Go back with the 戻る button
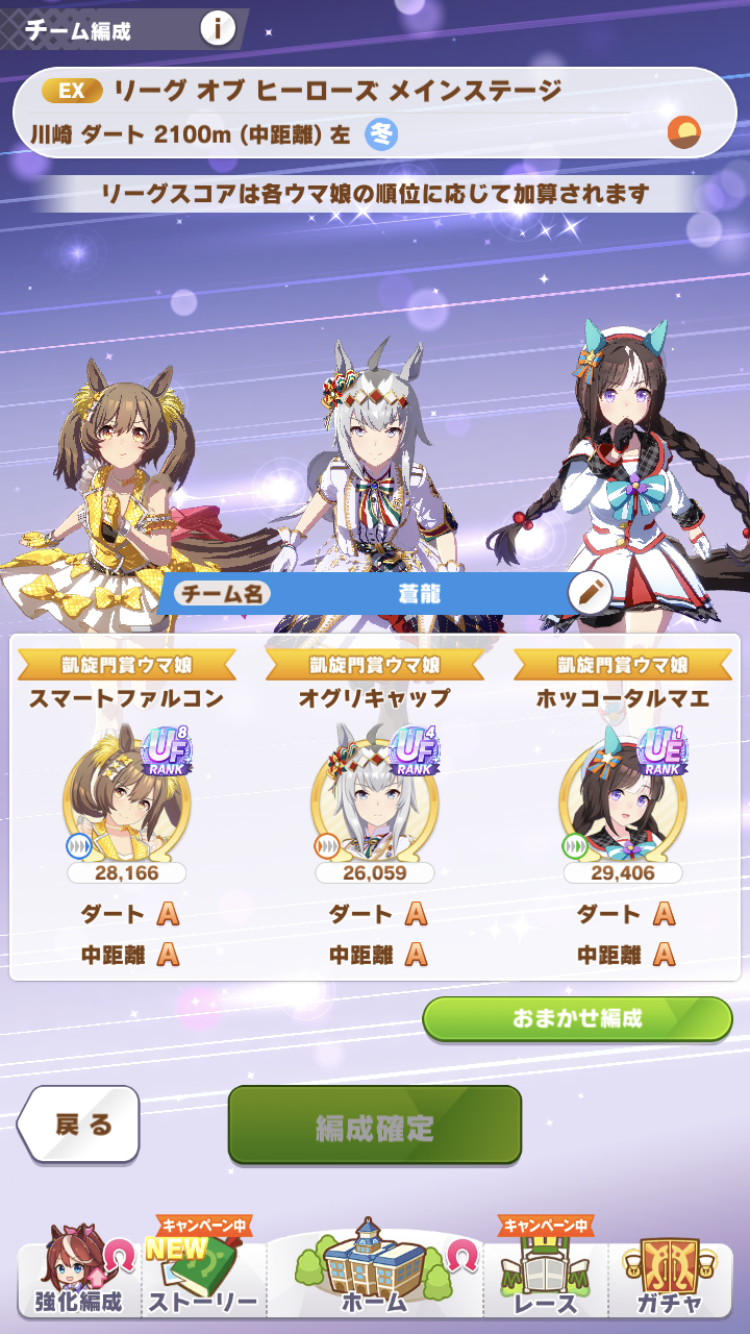Screen dimensions: 750x1334 point(82,1124)
